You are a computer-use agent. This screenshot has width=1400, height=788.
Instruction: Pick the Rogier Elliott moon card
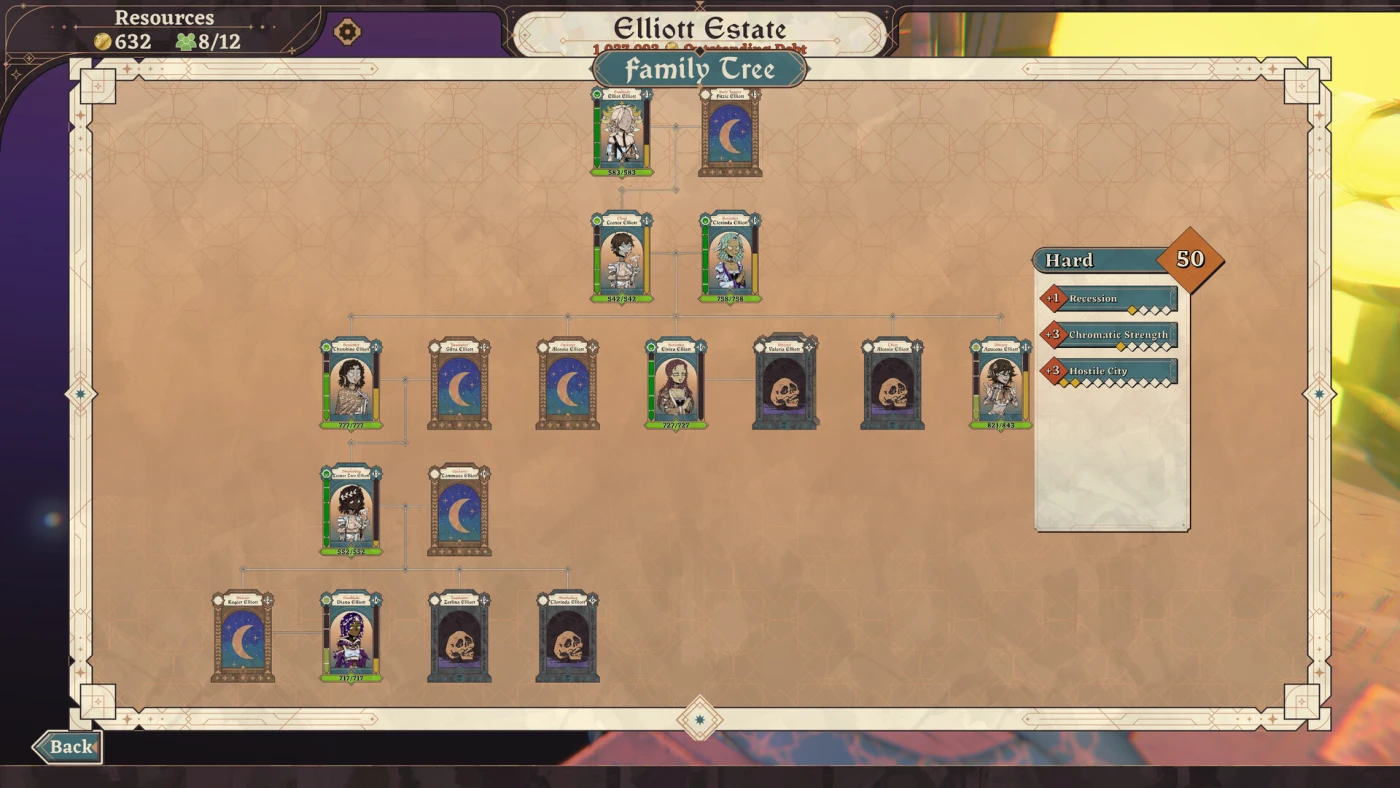[x=242, y=637]
